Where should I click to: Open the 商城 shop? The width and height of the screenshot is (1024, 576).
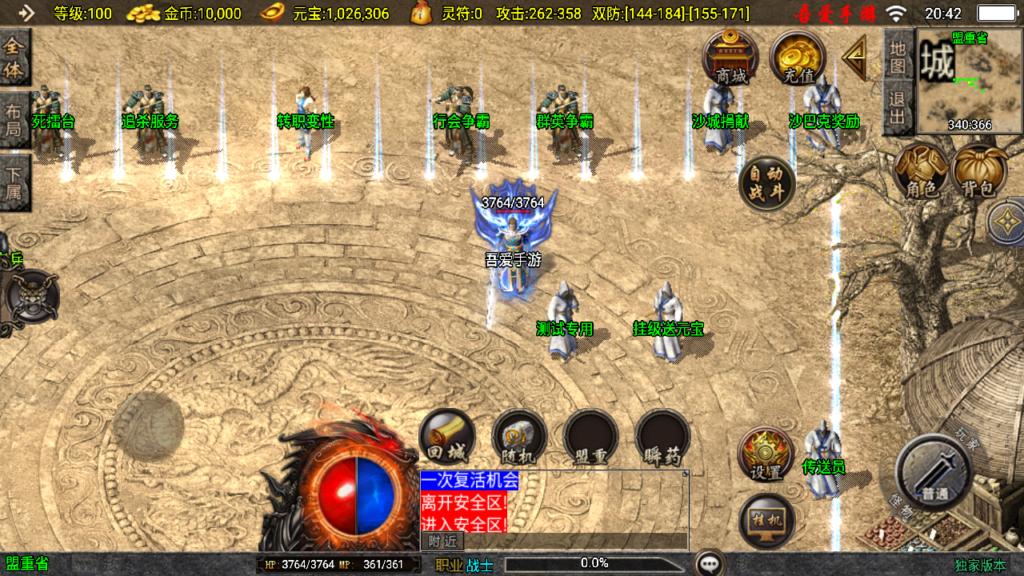pyautogui.click(x=730, y=57)
